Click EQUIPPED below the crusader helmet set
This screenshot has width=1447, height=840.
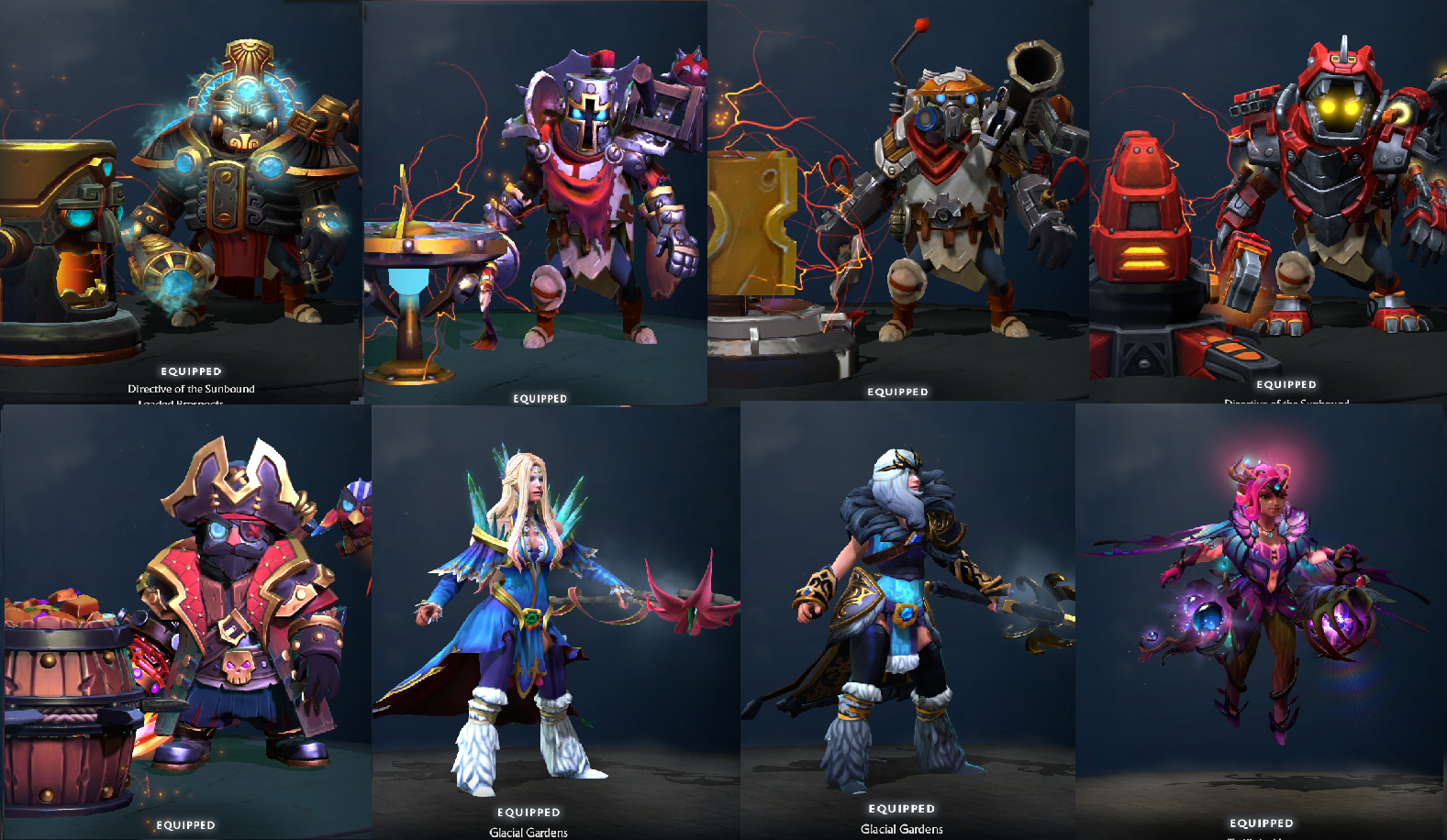pos(540,397)
